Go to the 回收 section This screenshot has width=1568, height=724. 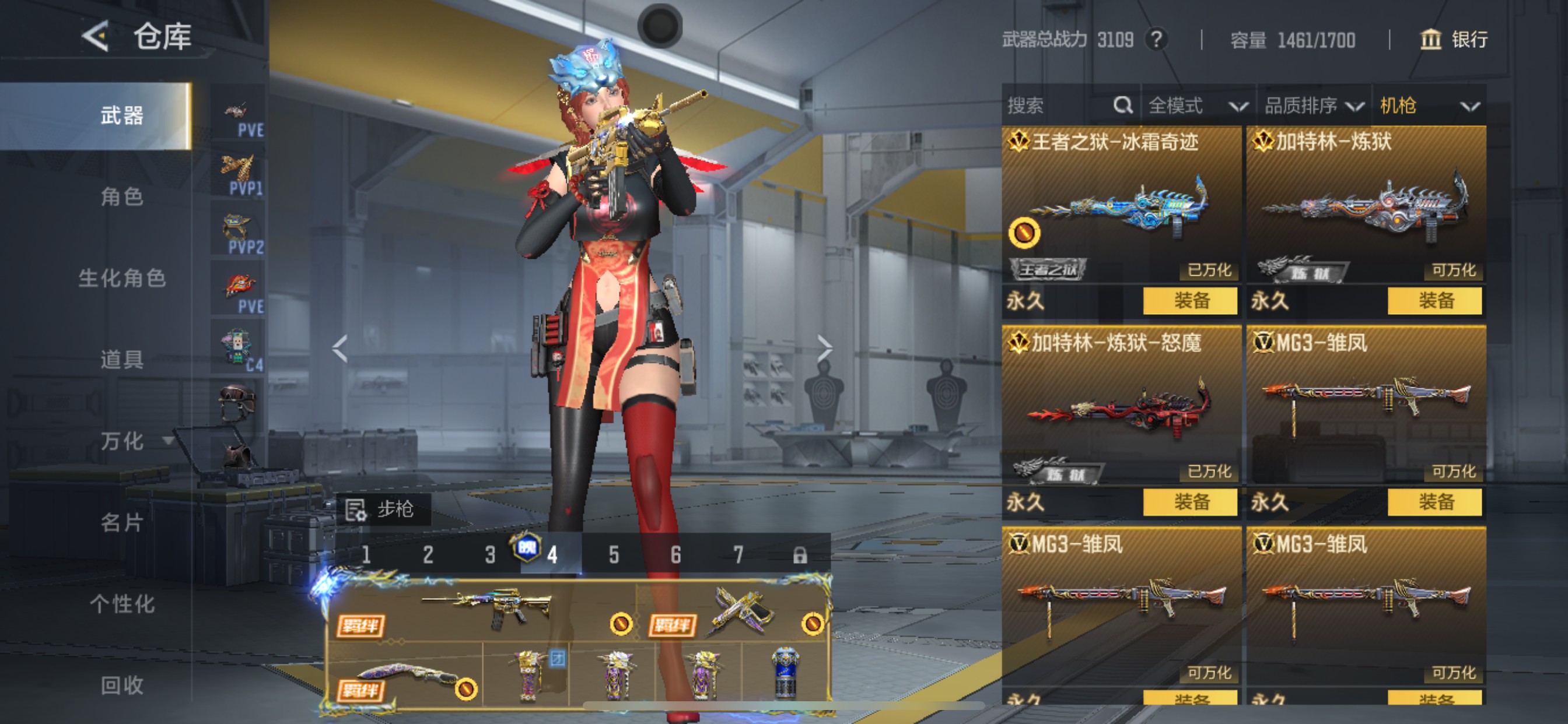tap(122, 685)
